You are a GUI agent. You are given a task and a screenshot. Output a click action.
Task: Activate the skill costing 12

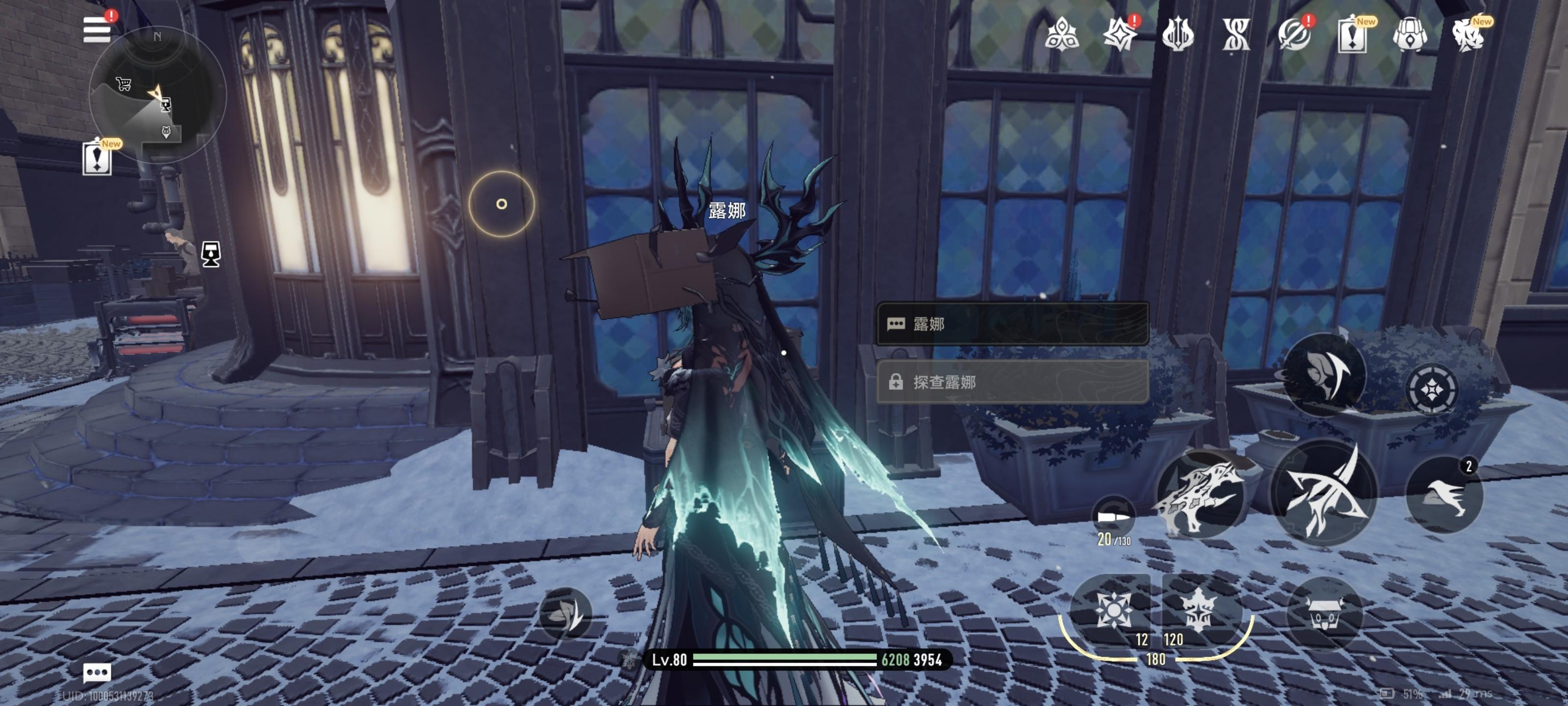pyautogui.click(x=1113, y=609)
